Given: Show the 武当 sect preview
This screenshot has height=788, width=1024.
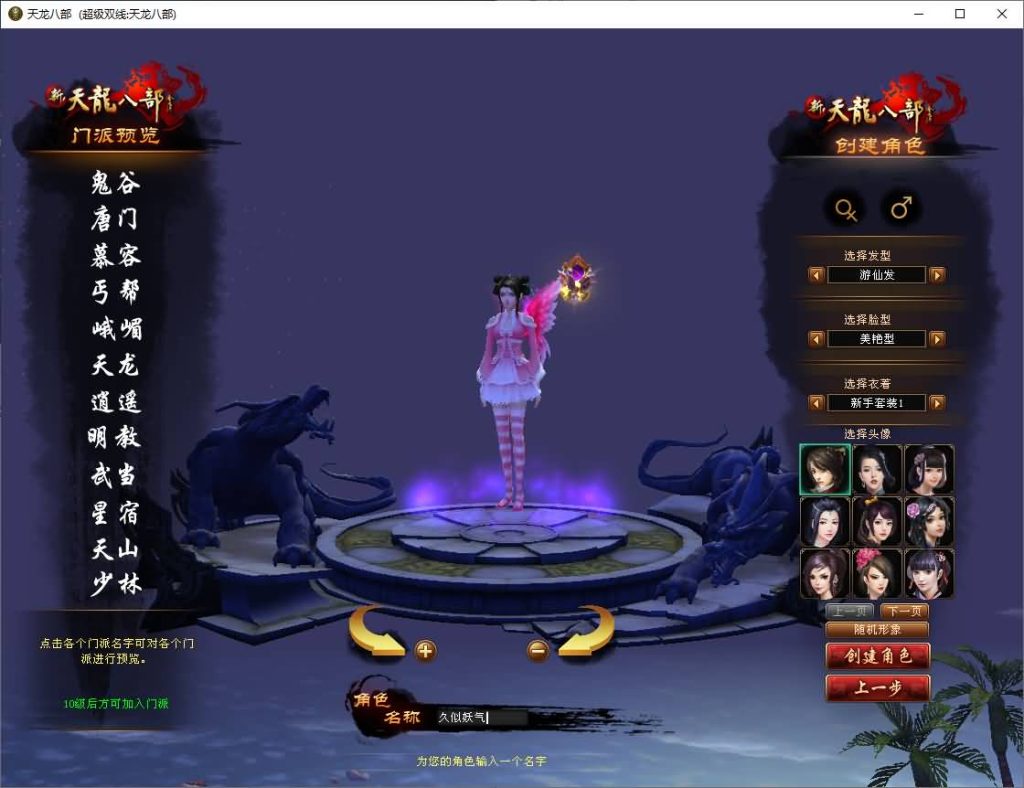Looking at the screenshot, I should (116, 475).
